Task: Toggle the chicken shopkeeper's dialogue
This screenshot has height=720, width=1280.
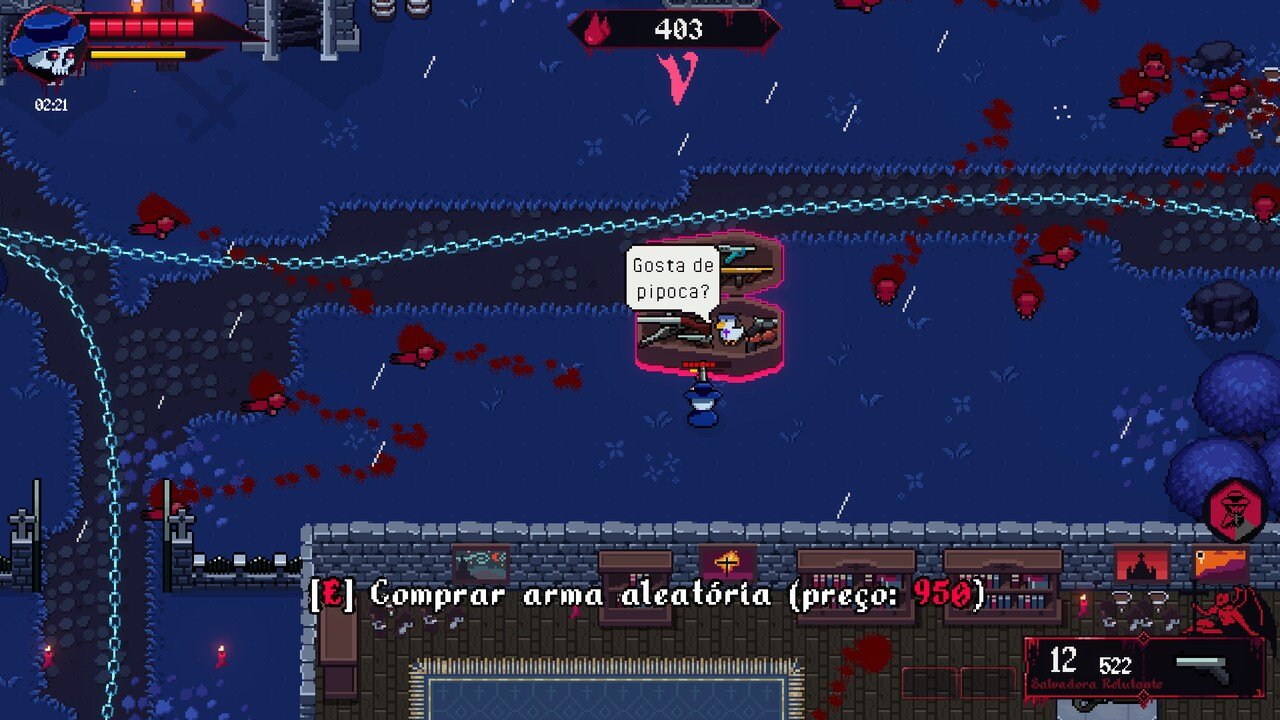Action: (x=729, y=330)
